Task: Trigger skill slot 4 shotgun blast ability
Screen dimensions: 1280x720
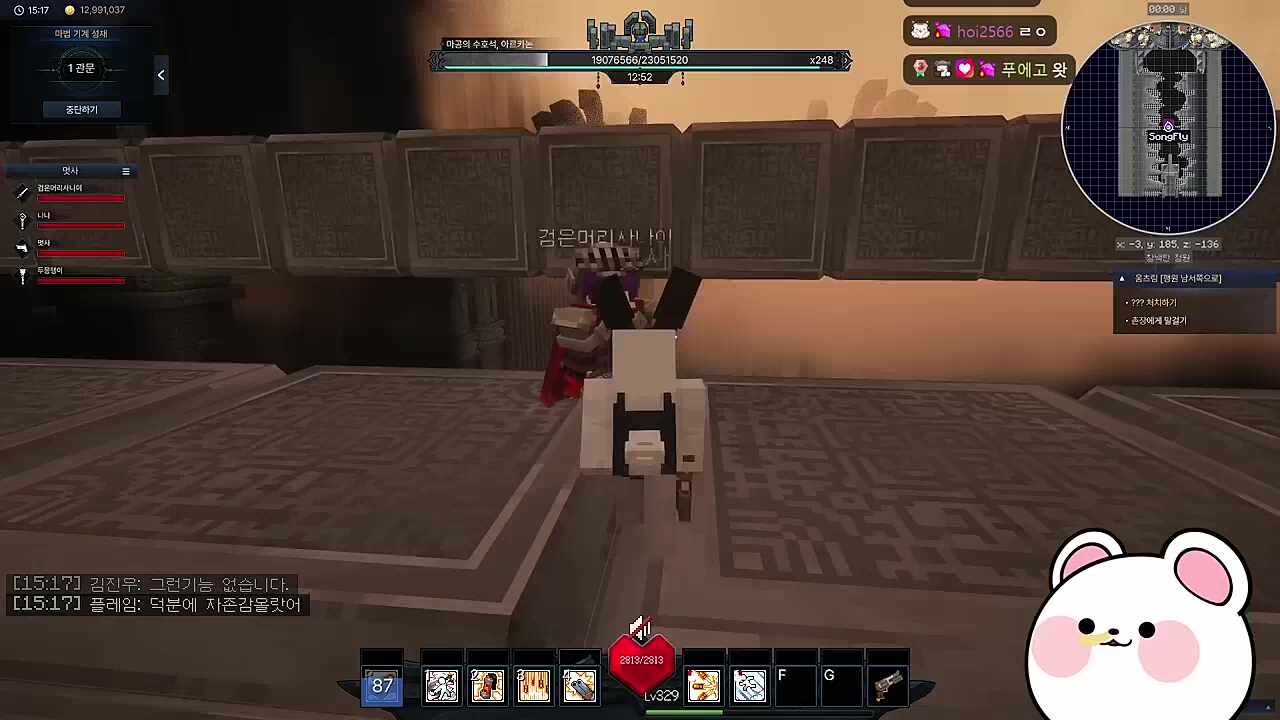Action: point(580,685)
